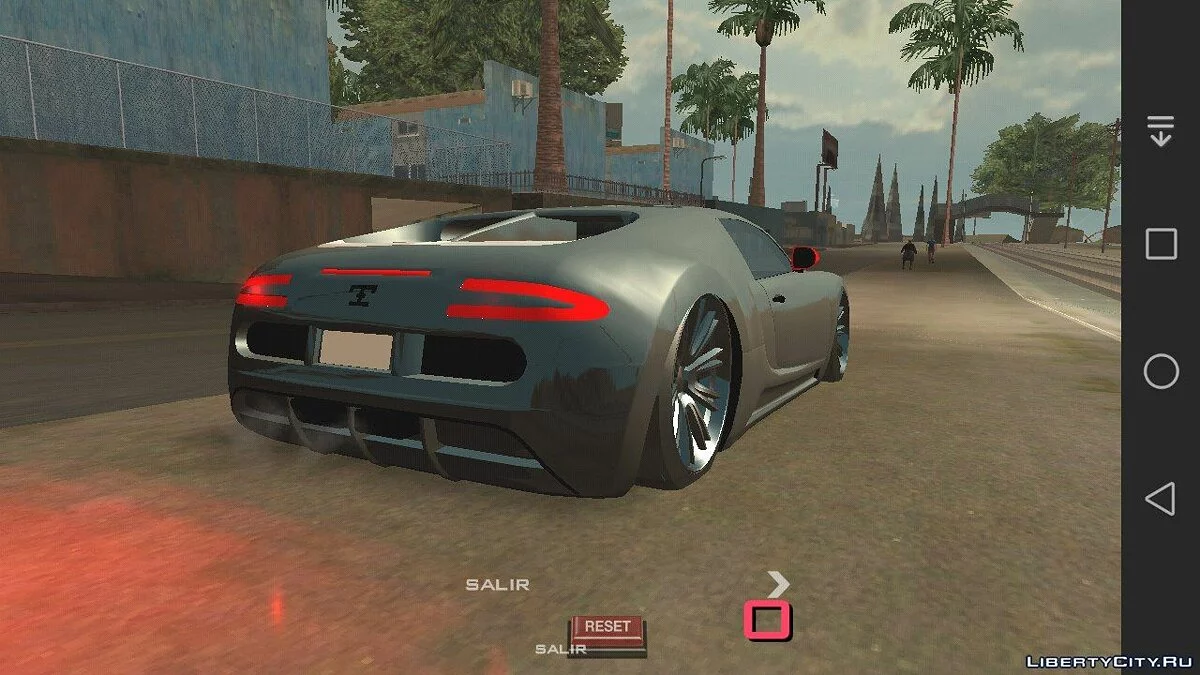The height and width of the screenshot is (675, 1200).
Task: Click the red RESET button
Action: 607,628
